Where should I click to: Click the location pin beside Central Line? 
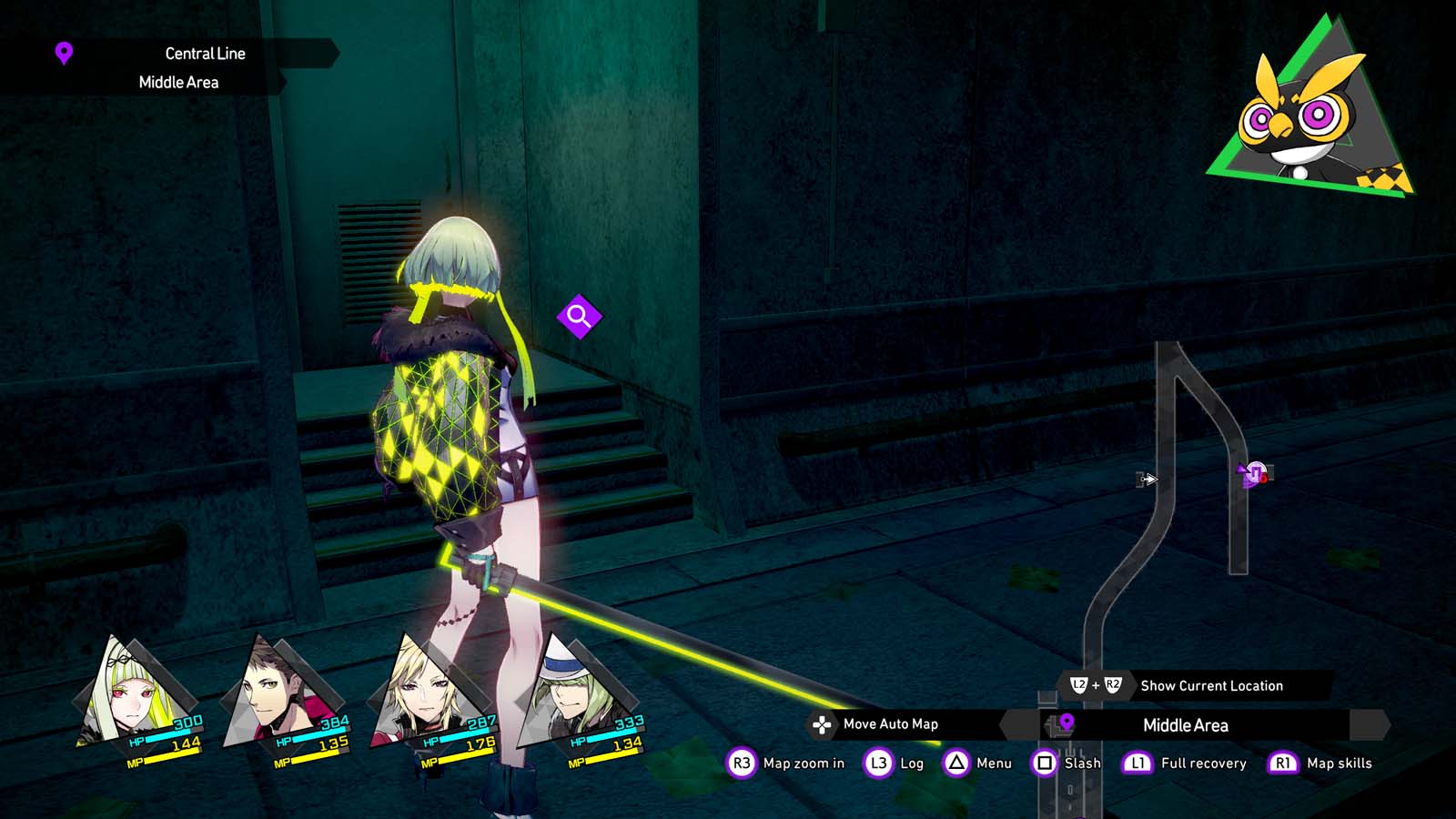(x=62, y=53)
